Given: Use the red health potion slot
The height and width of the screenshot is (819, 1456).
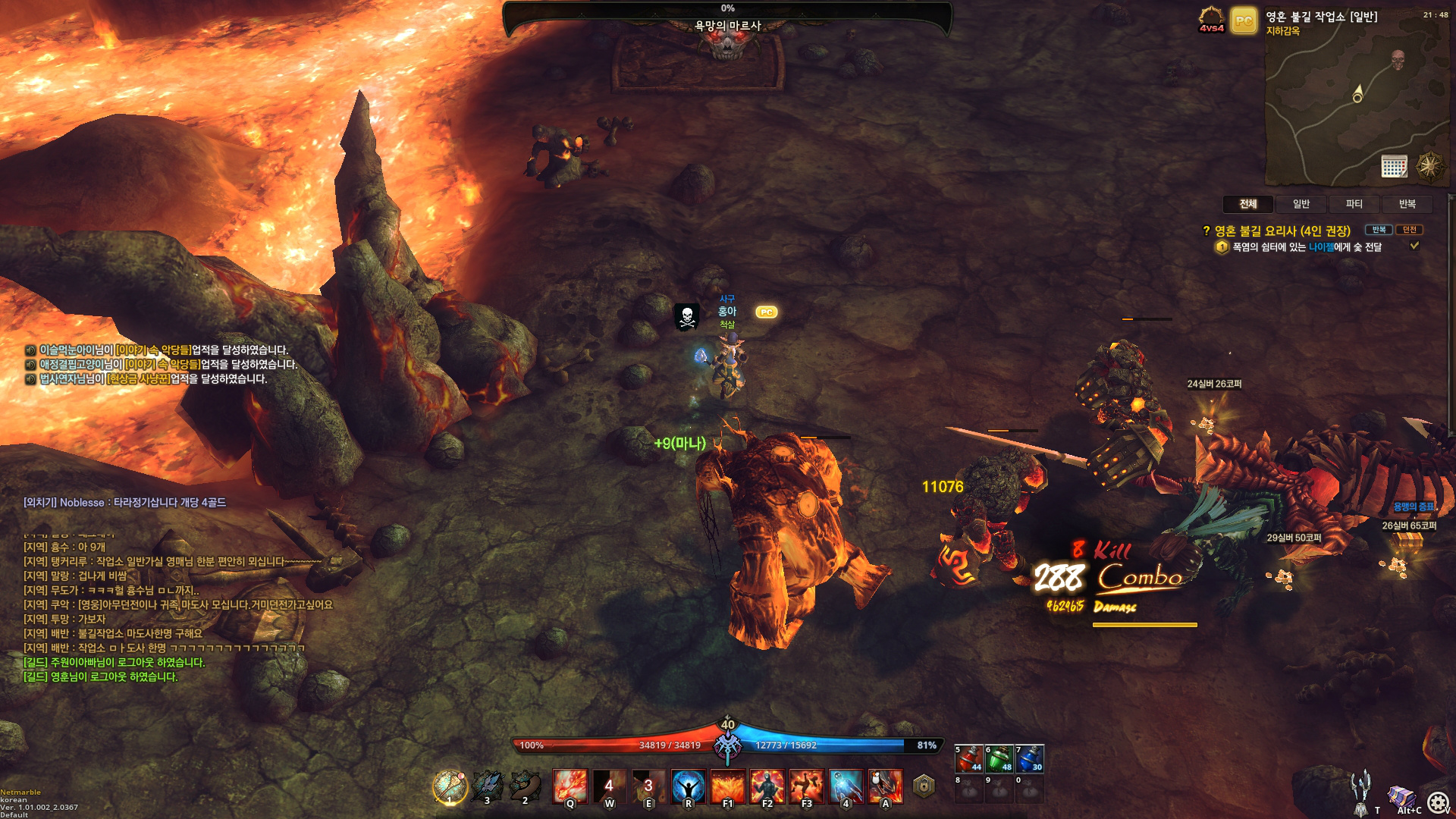Looking at the screenshot, I should [x=968, y=758].
